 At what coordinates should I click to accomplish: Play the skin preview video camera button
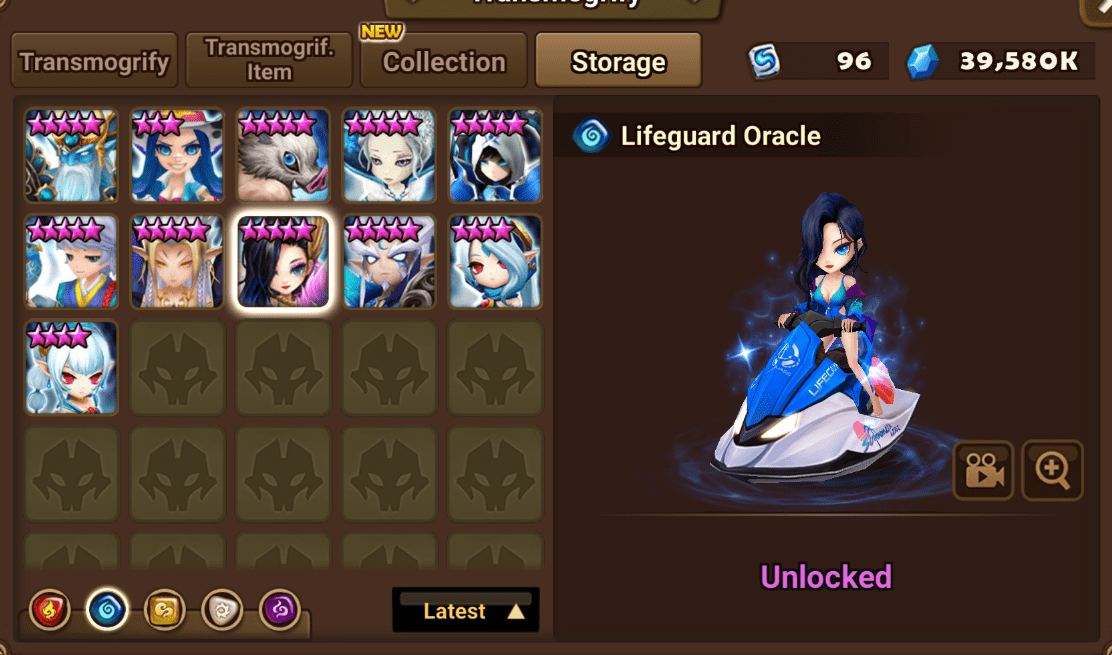pos(984,470)
